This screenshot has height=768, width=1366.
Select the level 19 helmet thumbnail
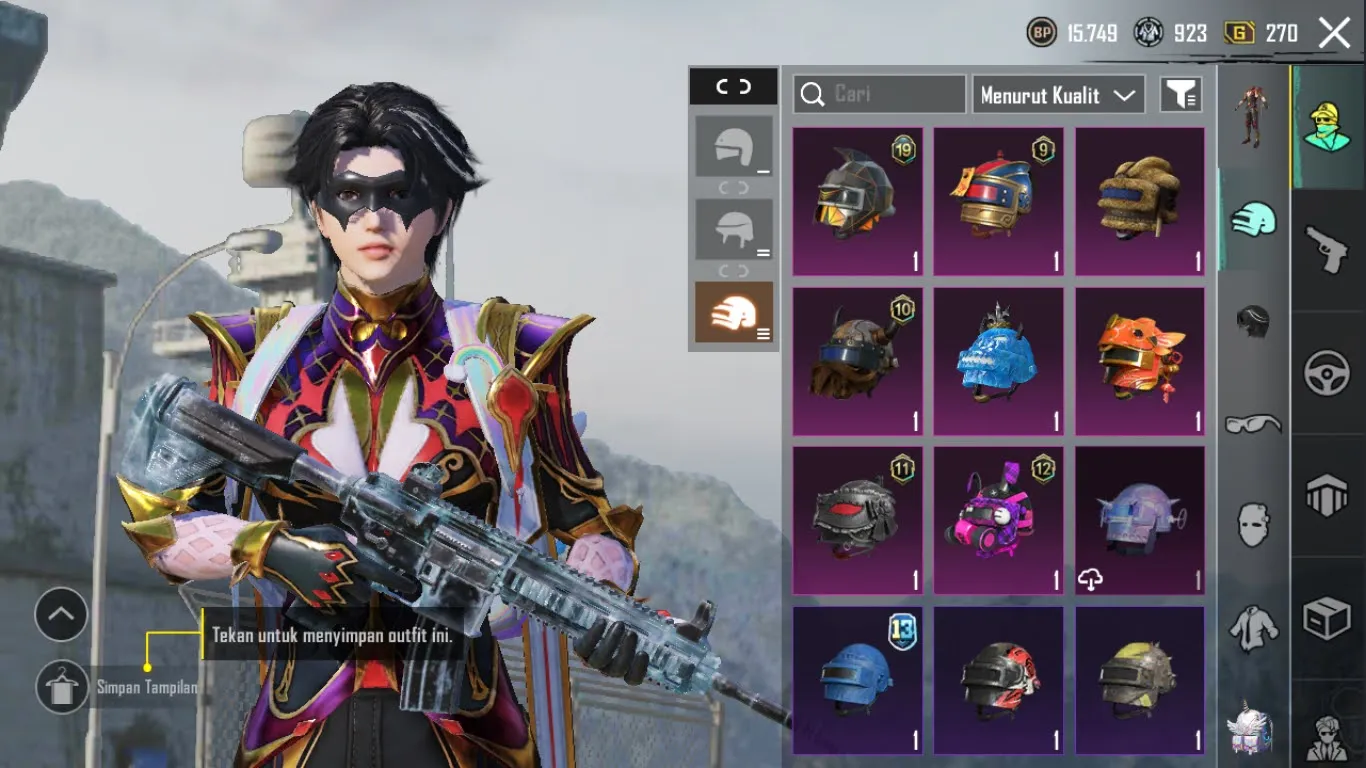pyautogui.click(x=857, y=200)
